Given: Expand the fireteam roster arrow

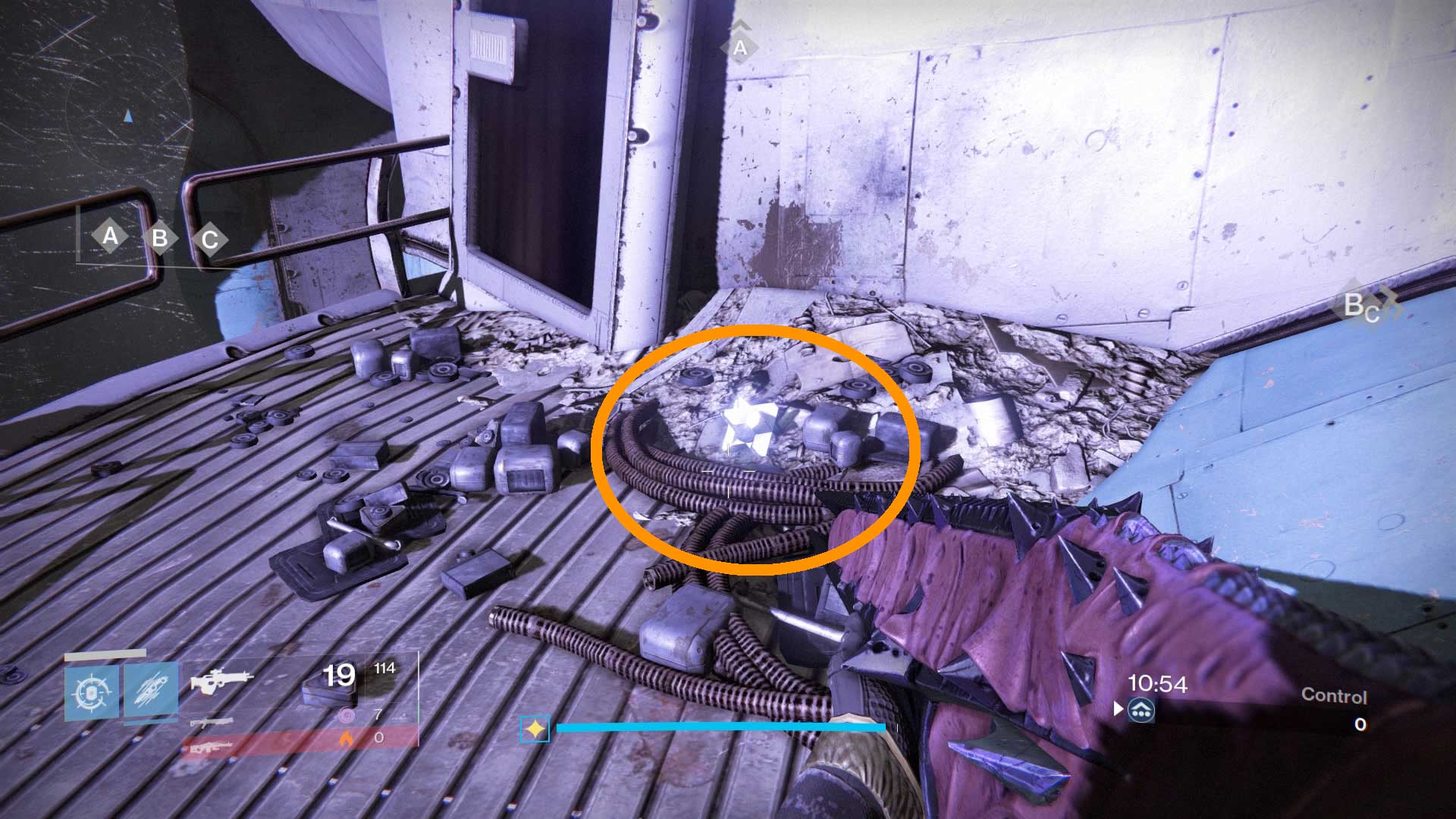Looking at the screenshot, I should pyautogui.click(x=1117, y=711).
